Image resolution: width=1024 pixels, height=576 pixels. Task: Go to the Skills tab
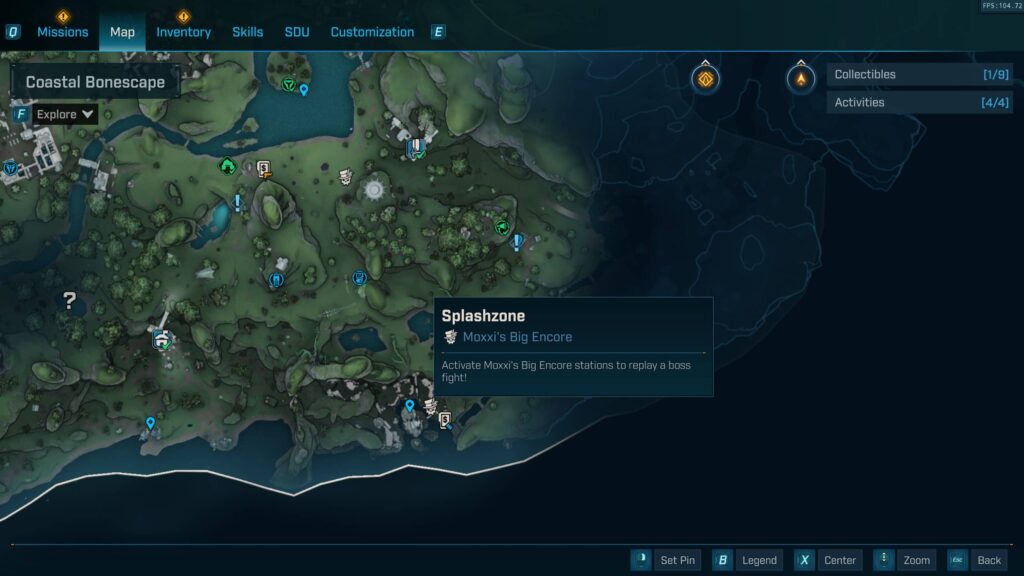coord(248,32)
